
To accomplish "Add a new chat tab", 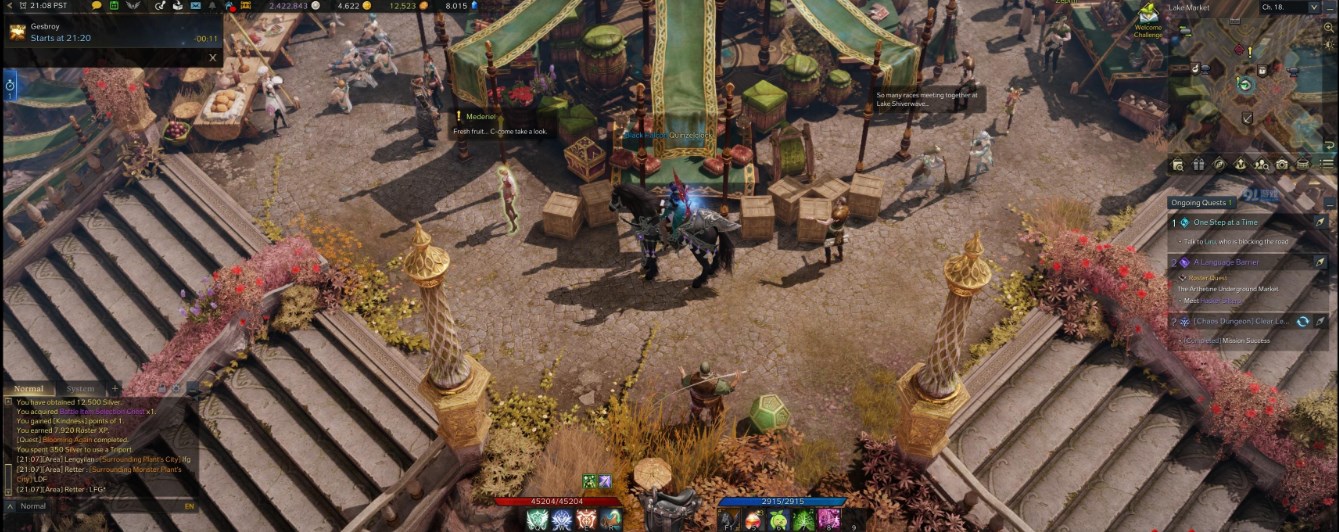I will pos(114,388).
